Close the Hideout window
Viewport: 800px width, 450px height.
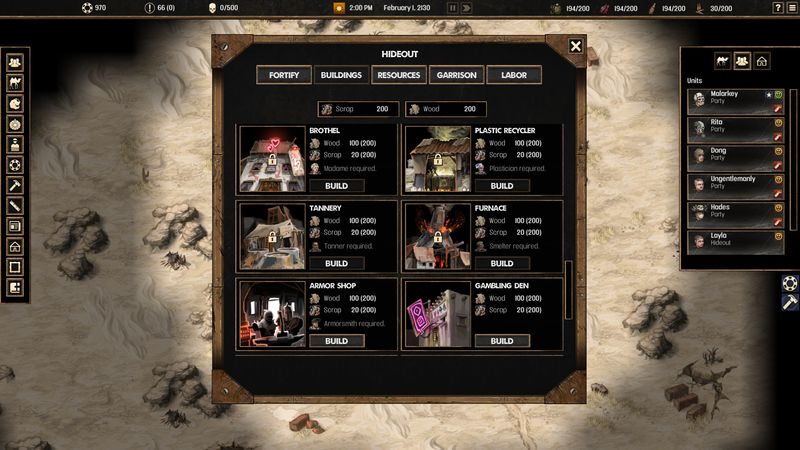pyautogui.click(x=576, y=46)
